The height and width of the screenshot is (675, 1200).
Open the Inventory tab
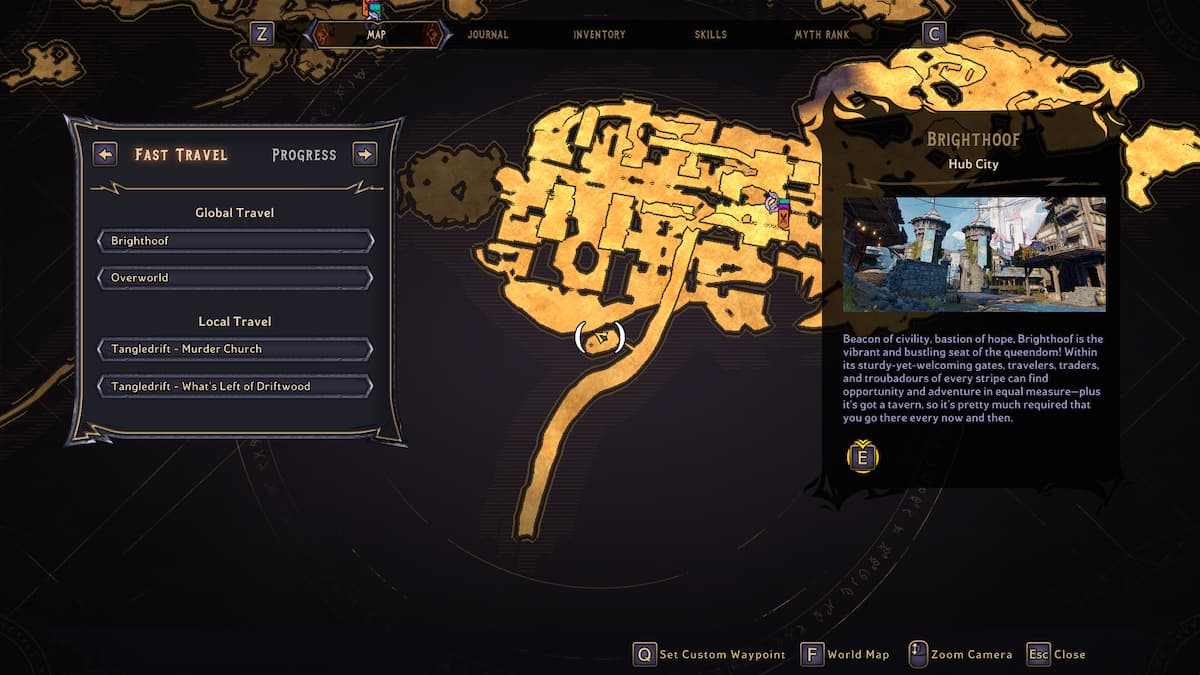[x=599, y=35]
